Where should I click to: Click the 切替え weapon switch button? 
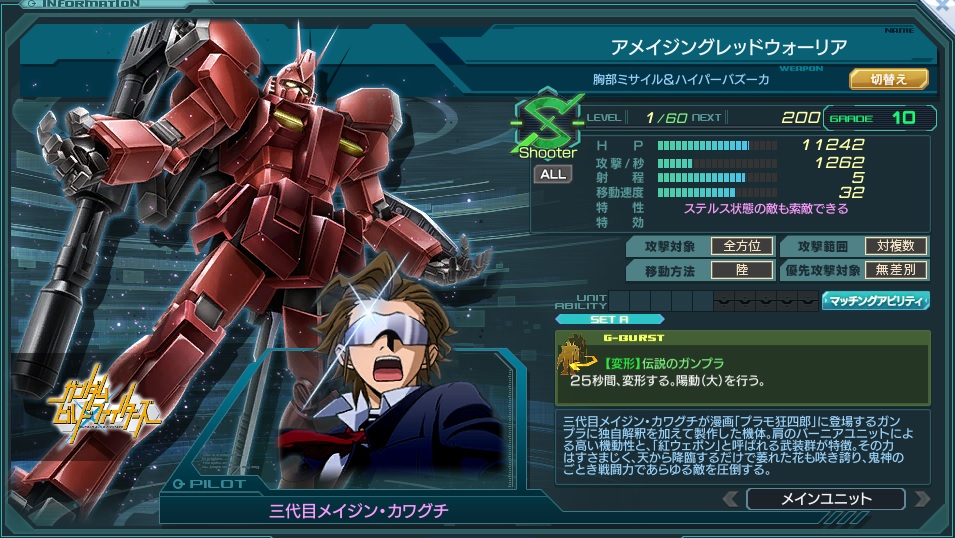pos(888,78)
